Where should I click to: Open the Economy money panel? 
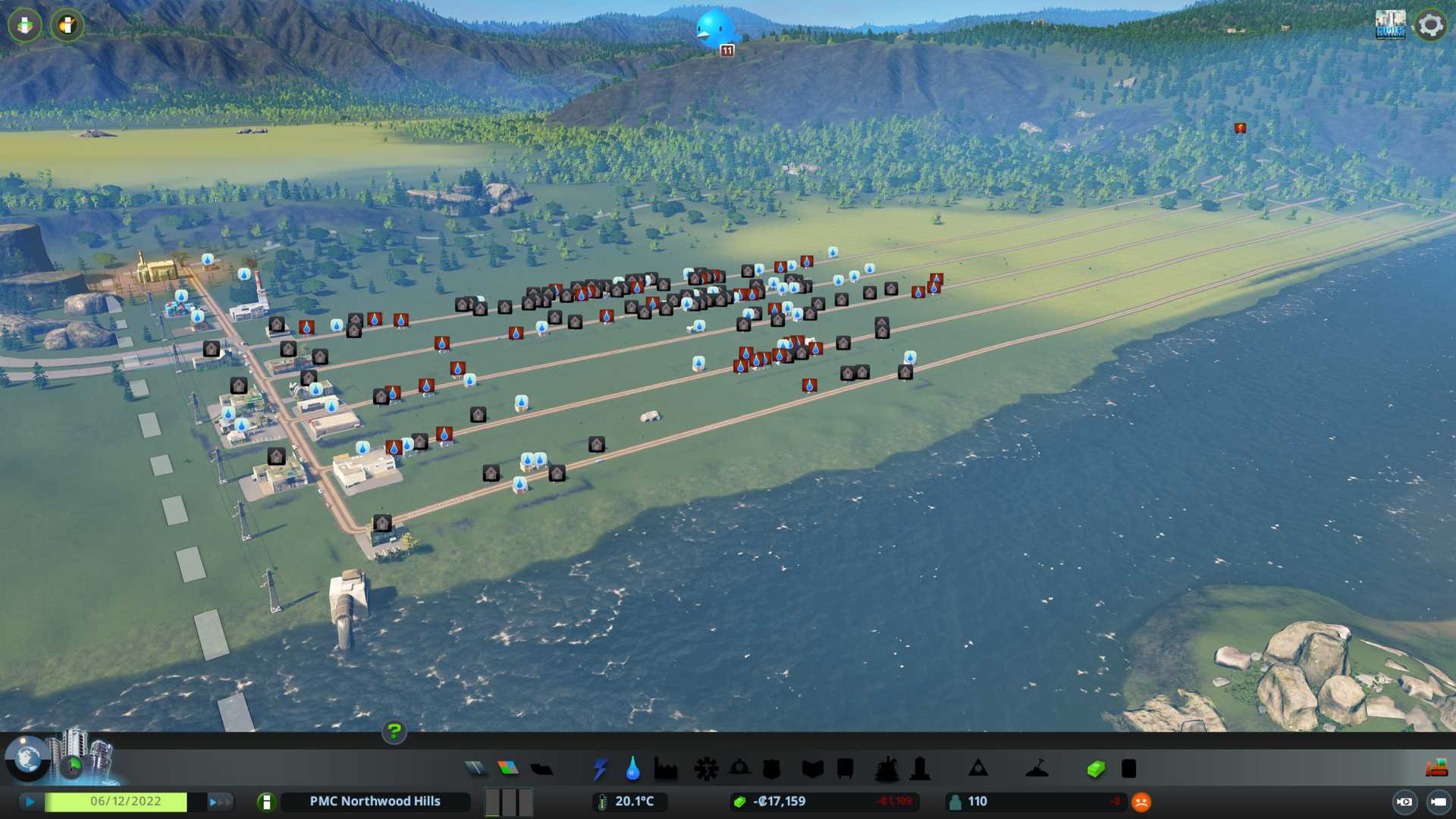point(1096,769)
